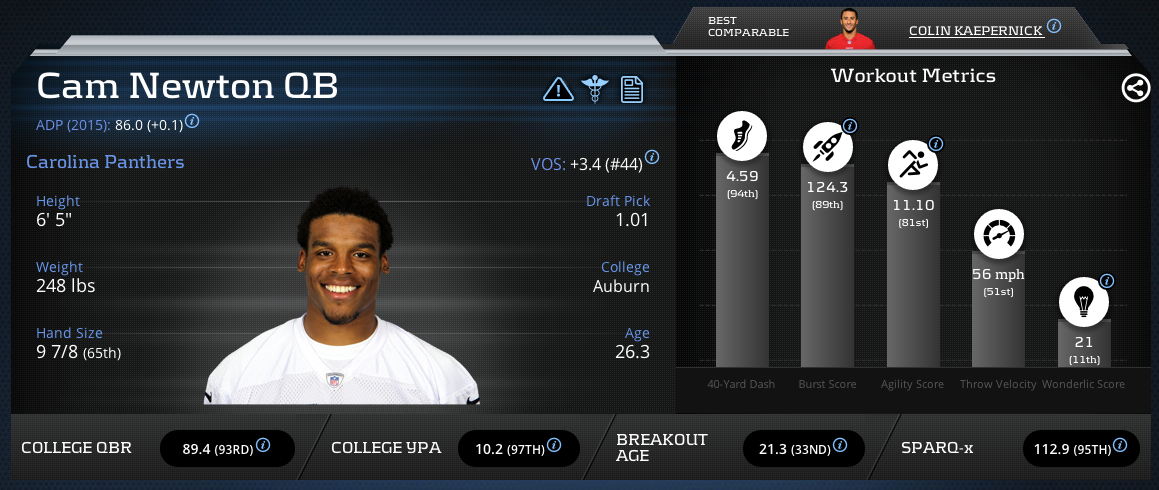1159x490 pixels.
Task: Select the Wonderlic Score lightbulb icon
Action: point(1084,300)
